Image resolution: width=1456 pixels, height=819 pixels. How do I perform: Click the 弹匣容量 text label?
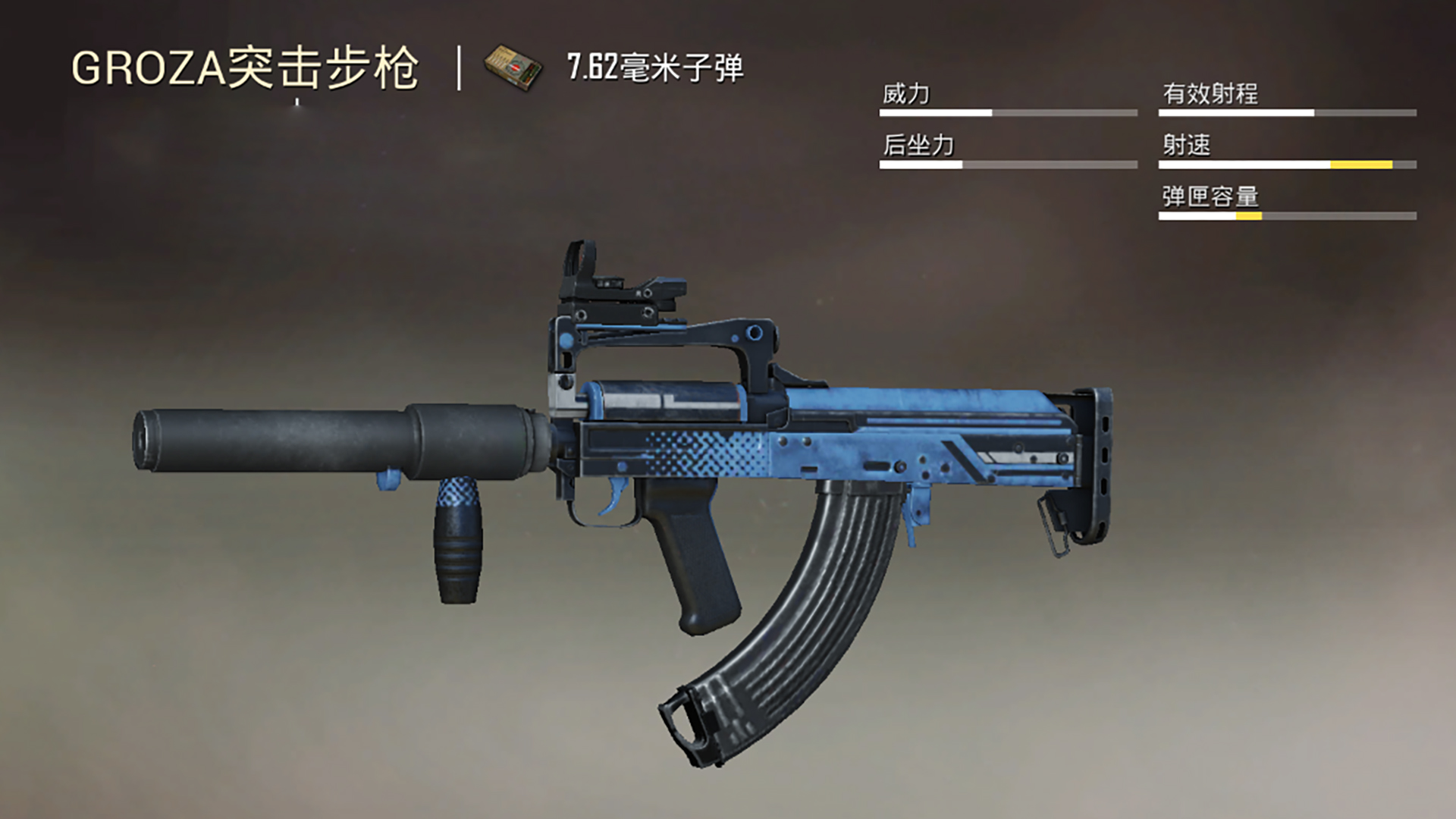[x=1210, y=196]
